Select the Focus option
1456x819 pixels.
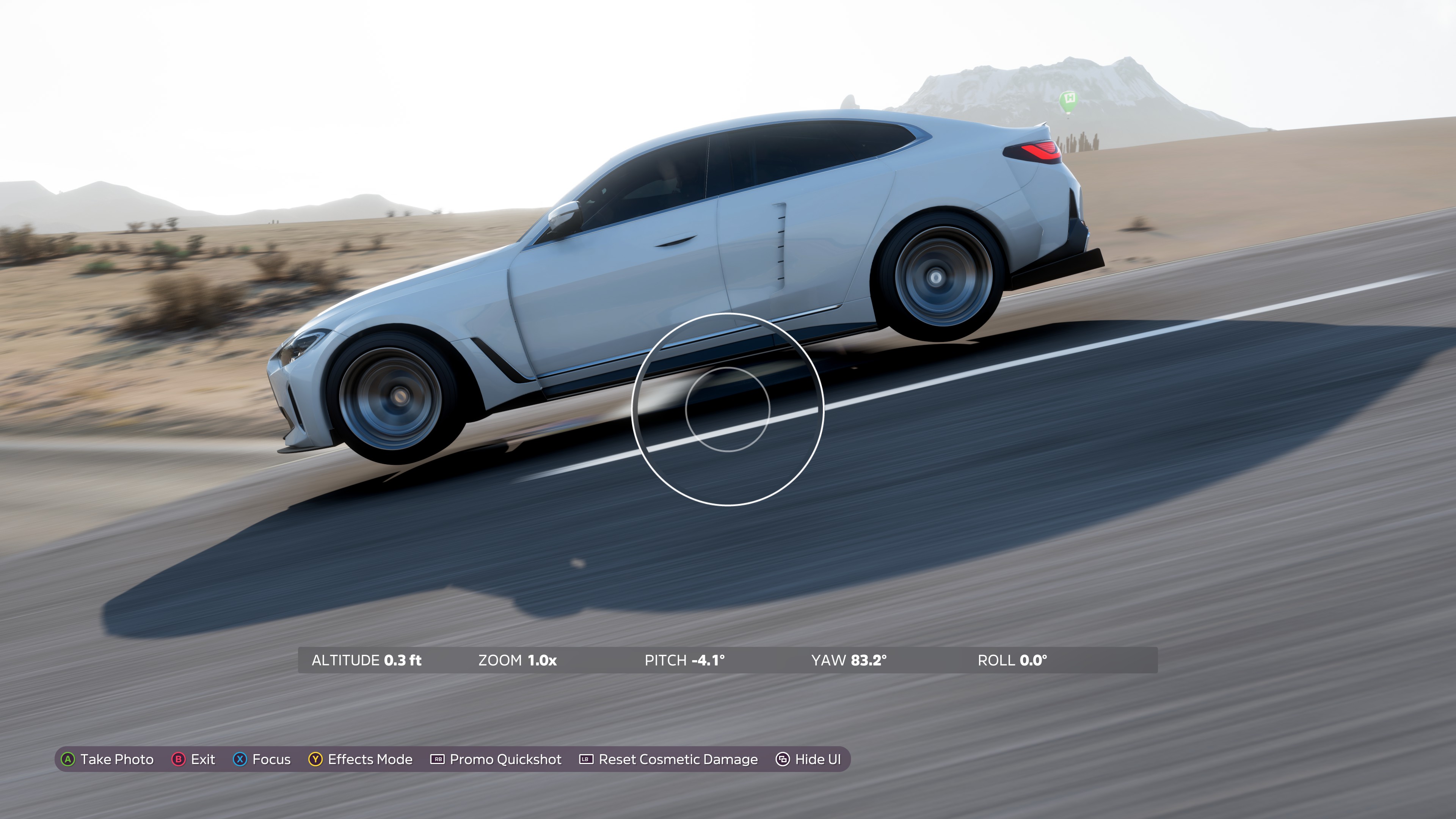262,759
